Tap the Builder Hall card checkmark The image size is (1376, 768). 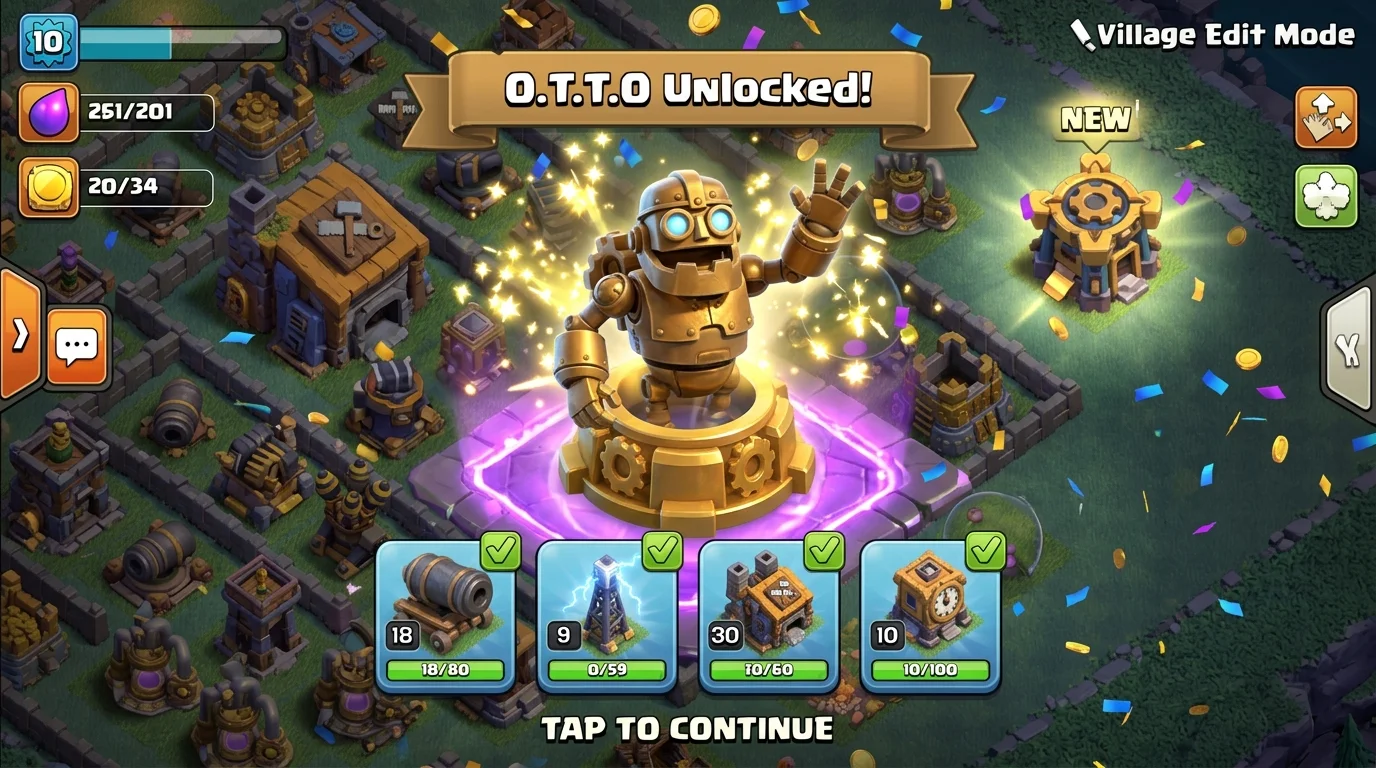click(822, 550)
